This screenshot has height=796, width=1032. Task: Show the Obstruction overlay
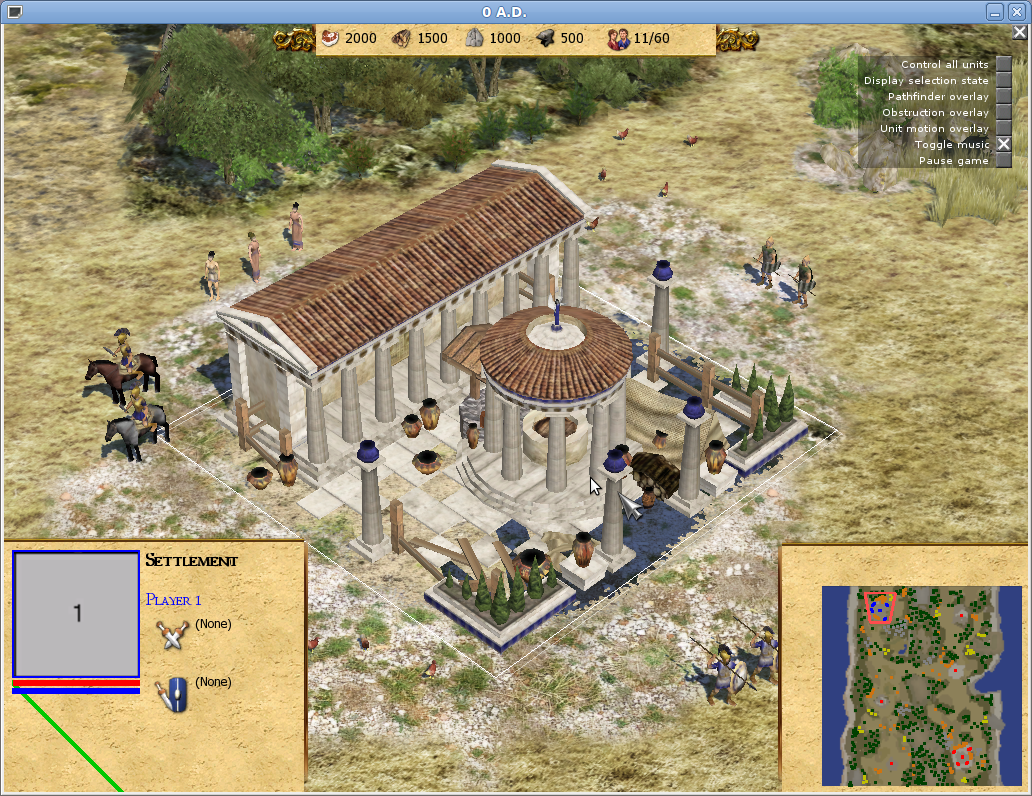1003,112
